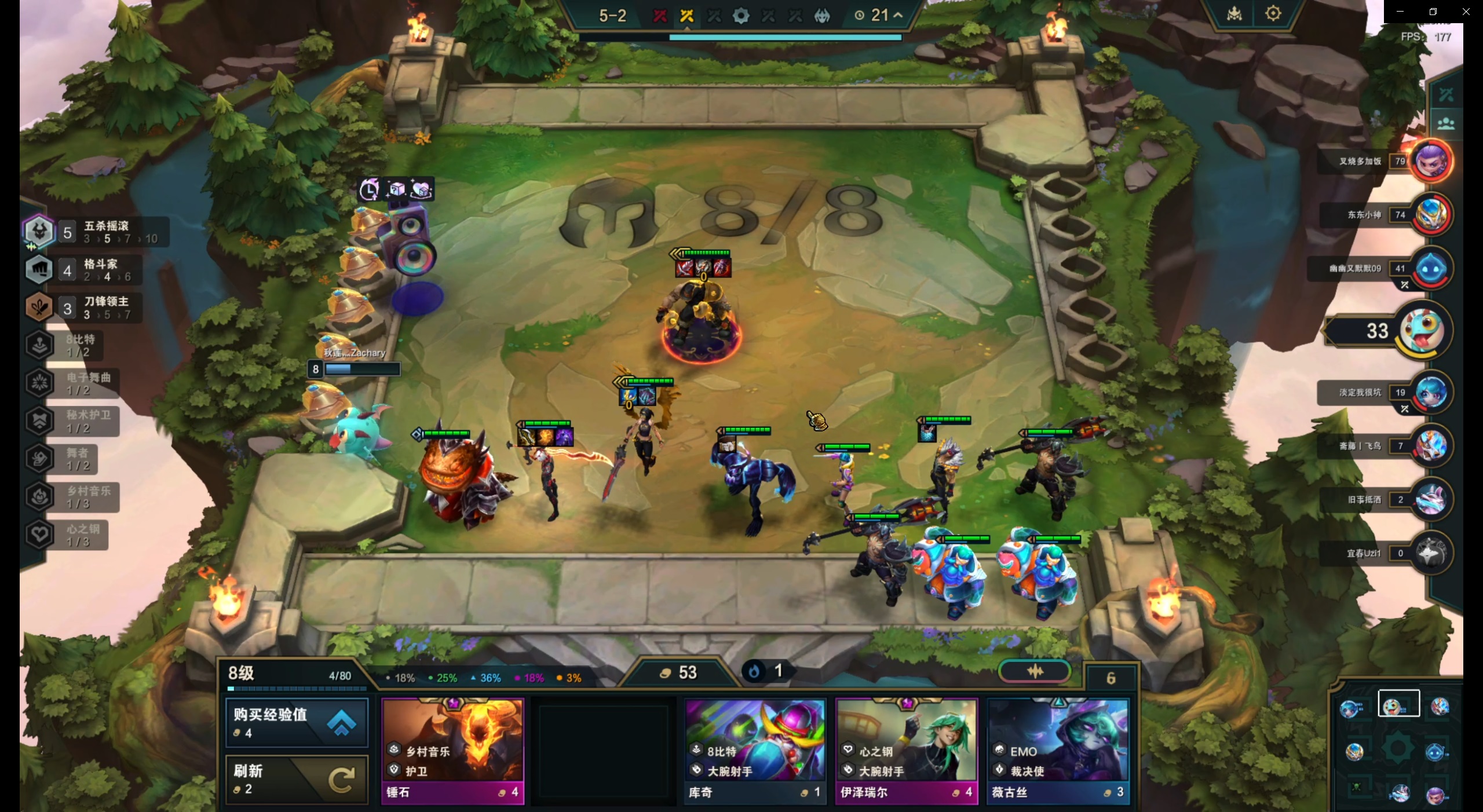Buy experience with the 购买经验值 button
This screenshot has height=812, width=1483.
tap(296, 722)
